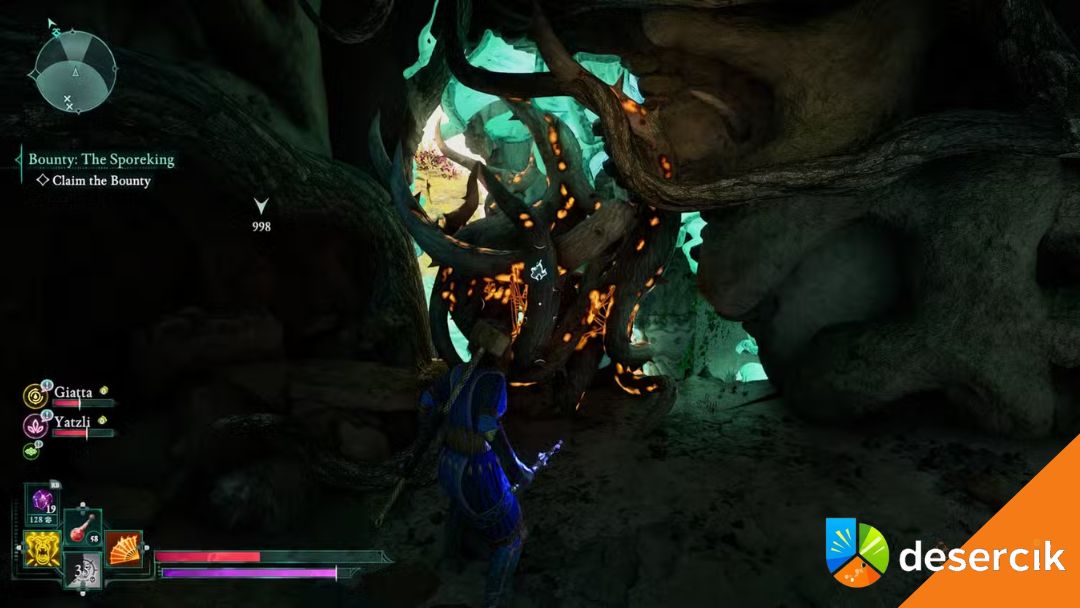Activate the orange fan ability

click(122, 547)
